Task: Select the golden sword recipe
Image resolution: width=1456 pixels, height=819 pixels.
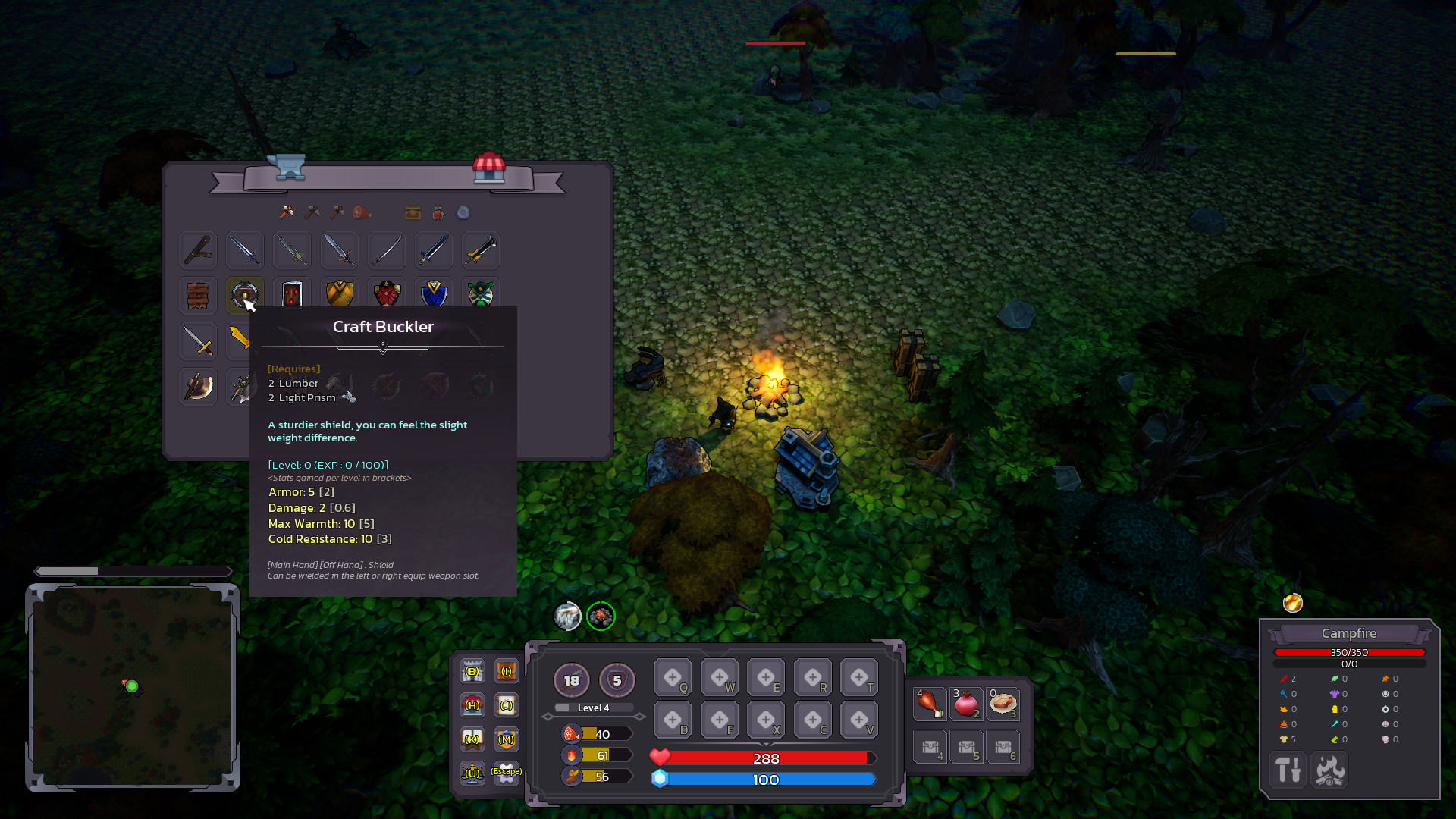Action: point(244,341)
